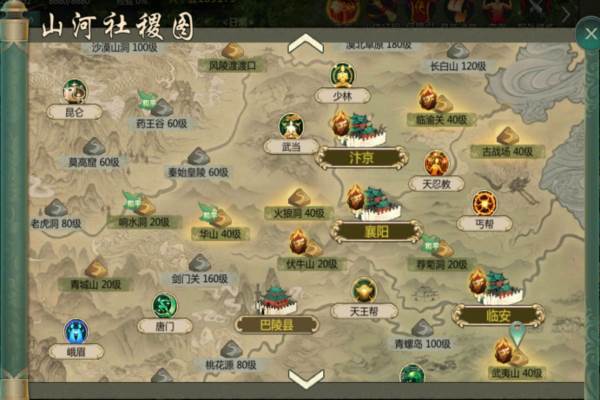The height and width of the screenshot is (400, 600).
Task: Select the 武当 sect marker
Action: pos(290,130)
